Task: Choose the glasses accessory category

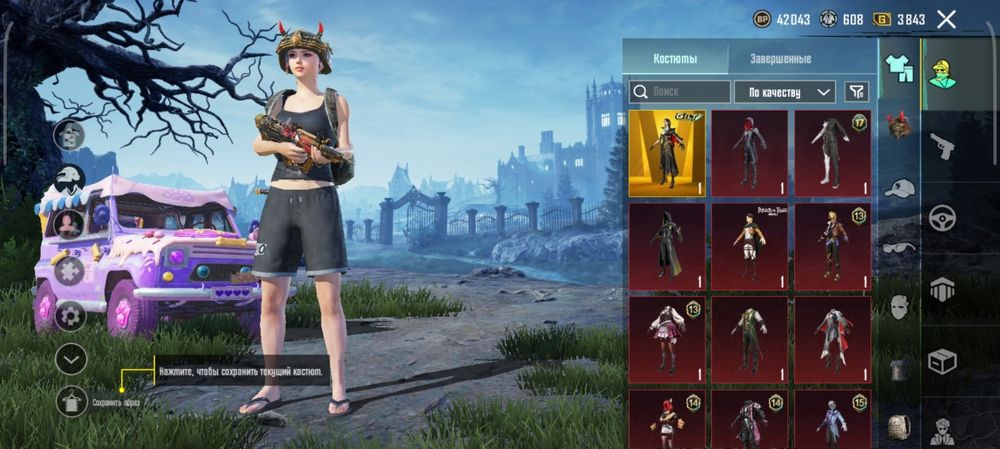Action: click(x=899, y=247)
